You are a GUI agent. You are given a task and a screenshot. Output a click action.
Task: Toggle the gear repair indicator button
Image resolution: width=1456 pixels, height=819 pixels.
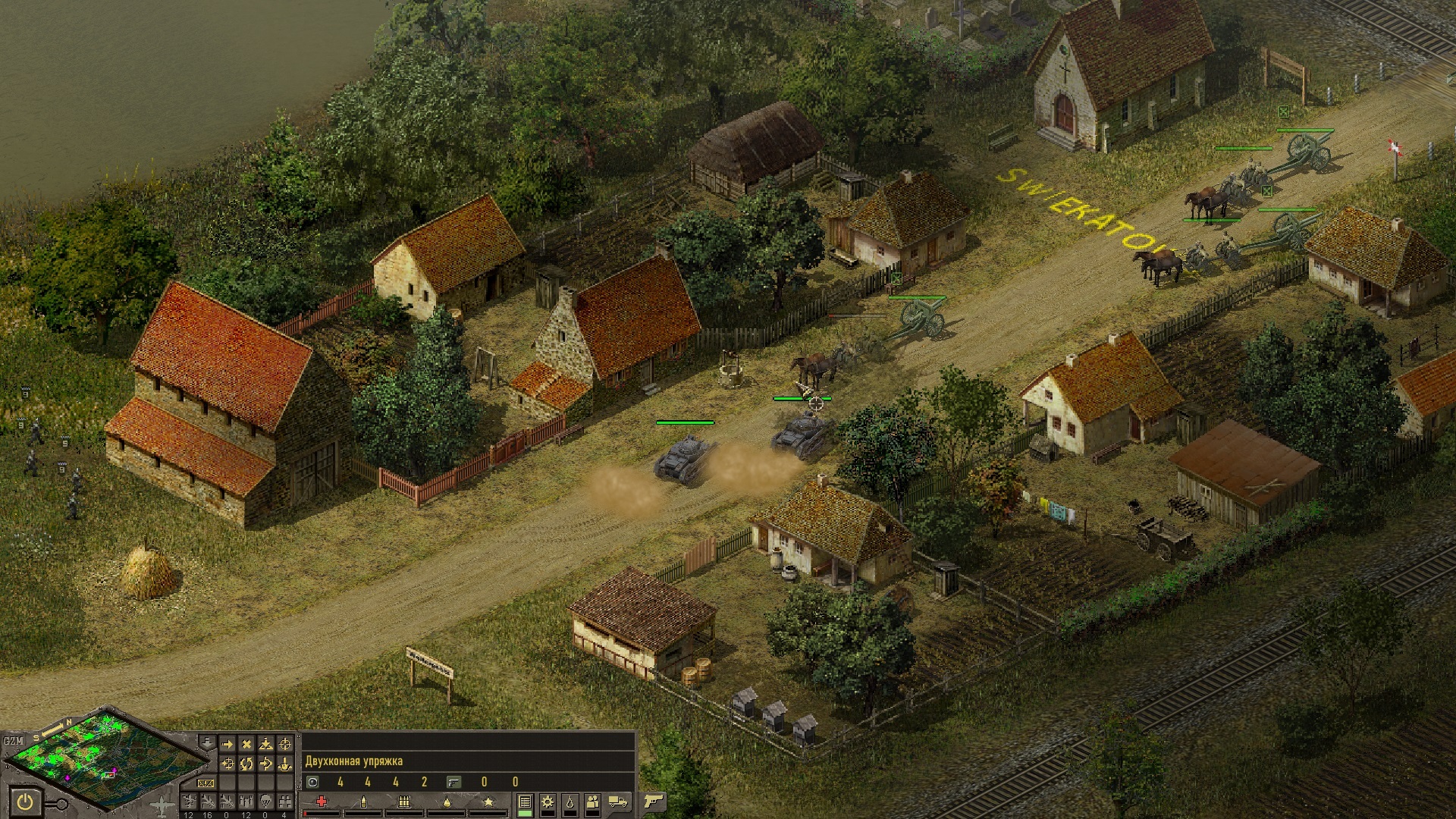coord(547,802)
